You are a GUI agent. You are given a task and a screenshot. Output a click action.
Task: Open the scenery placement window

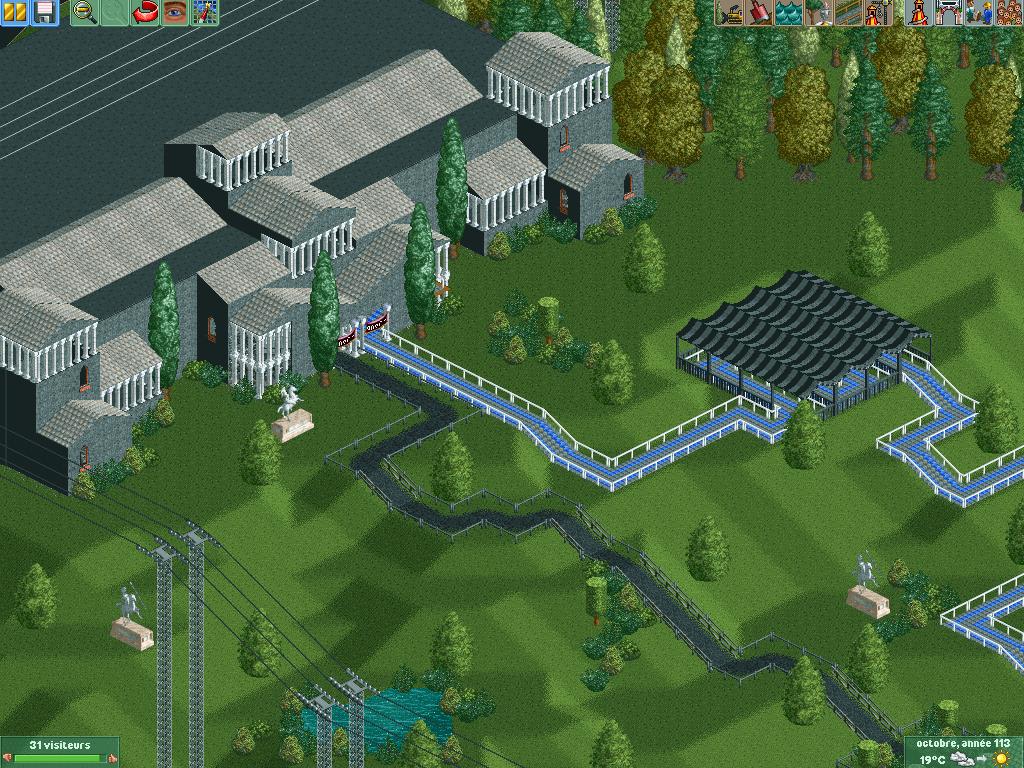(819, 13)
